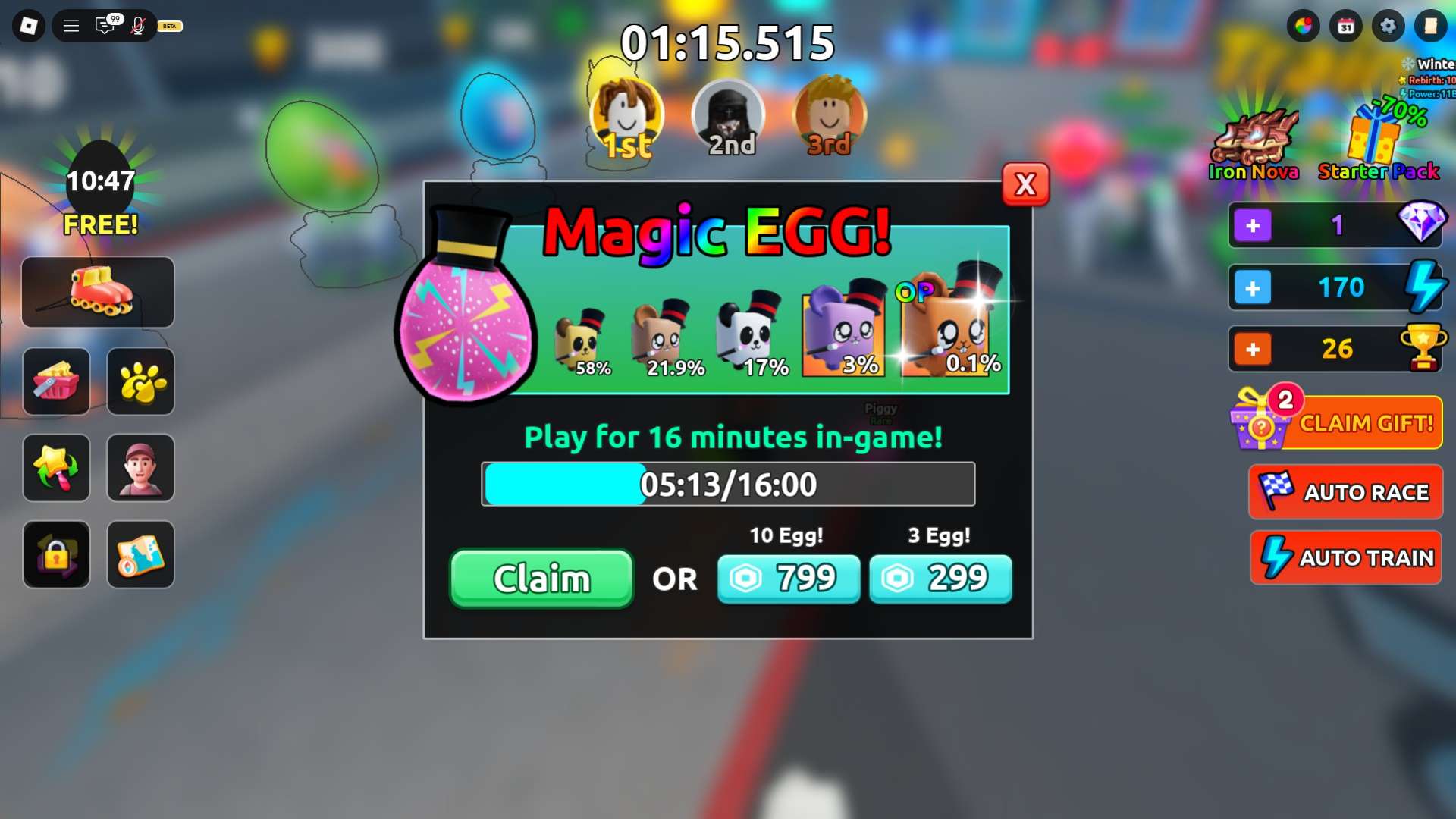Click the 05:13/16:00 progress bar
1456x819 pixels.
click(728, 484)
